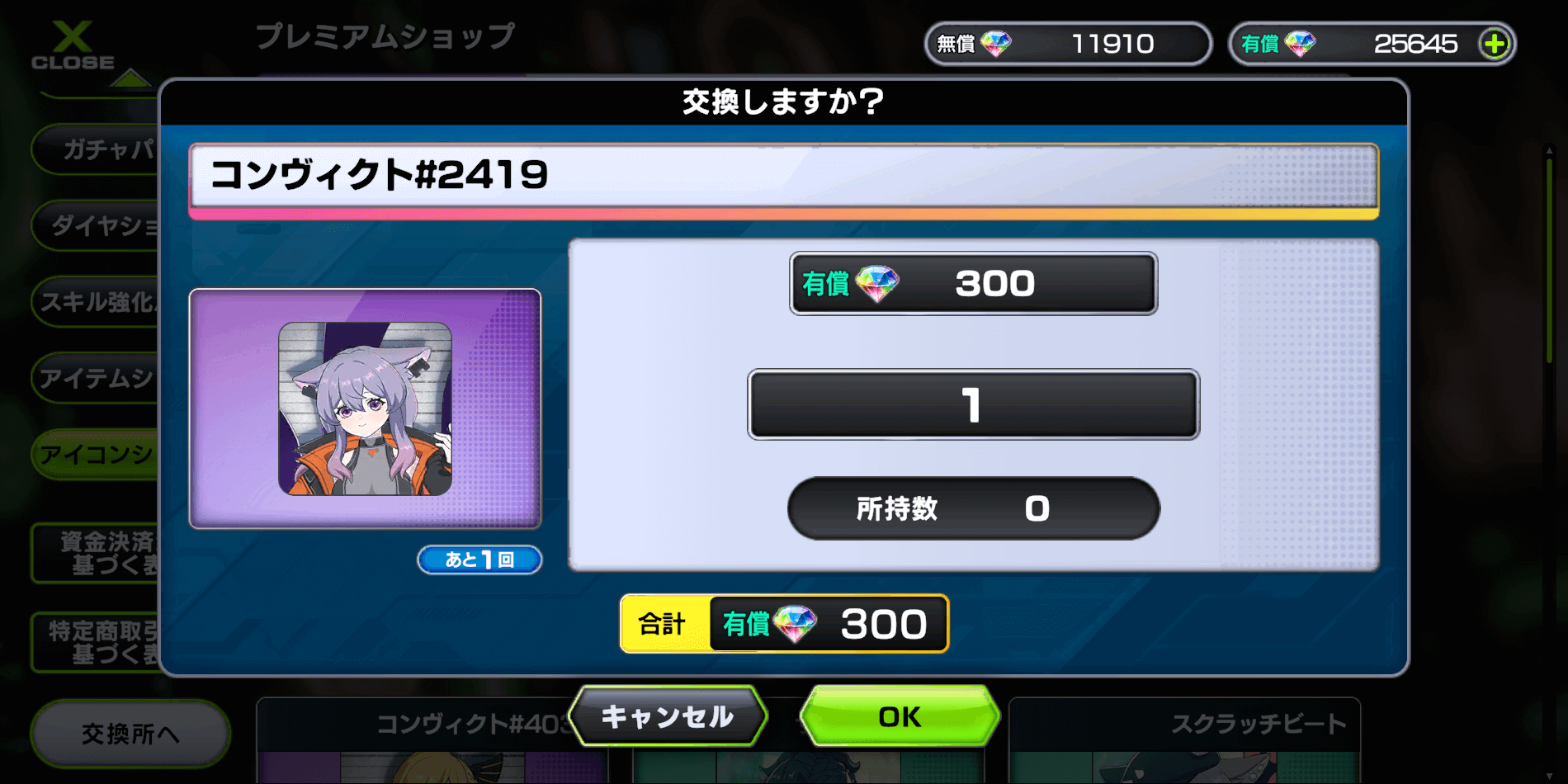Click the quantity field showing 1
Image resolution: width=1568 pixels, height=784 pixels.
click(x=974, y=404)
